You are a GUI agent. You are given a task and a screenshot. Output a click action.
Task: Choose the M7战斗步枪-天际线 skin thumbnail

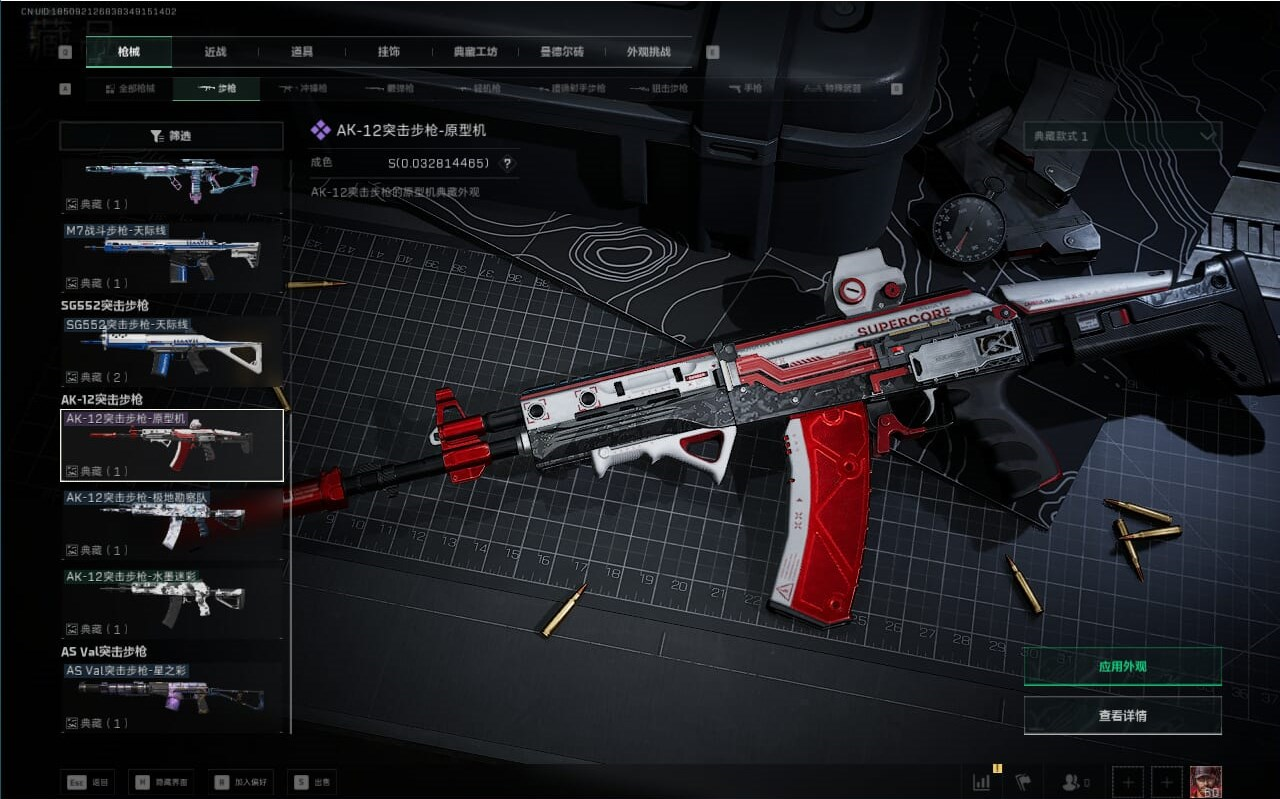(x=172, y=257)
